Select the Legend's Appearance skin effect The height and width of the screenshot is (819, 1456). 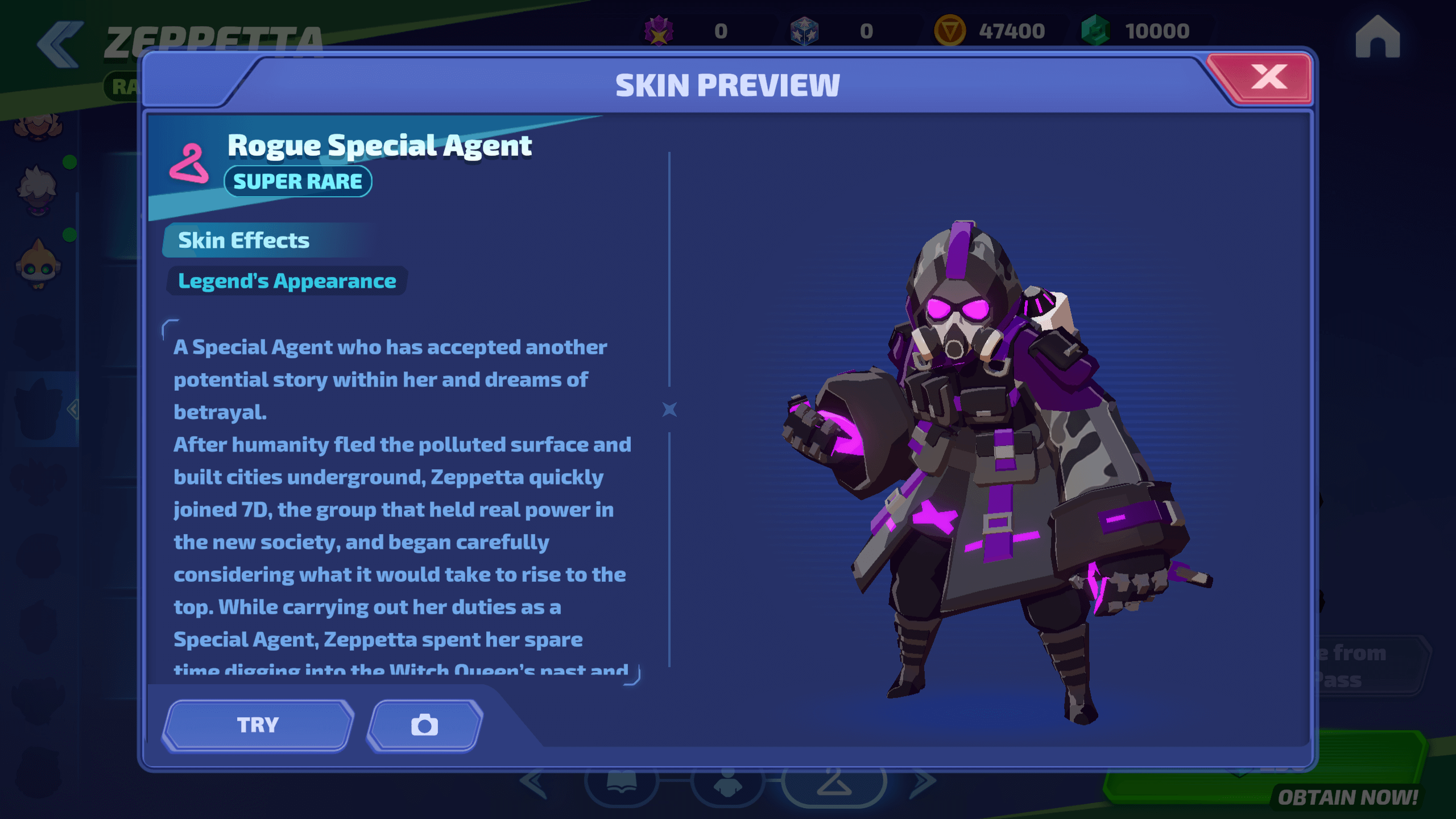tap(287, 281)
